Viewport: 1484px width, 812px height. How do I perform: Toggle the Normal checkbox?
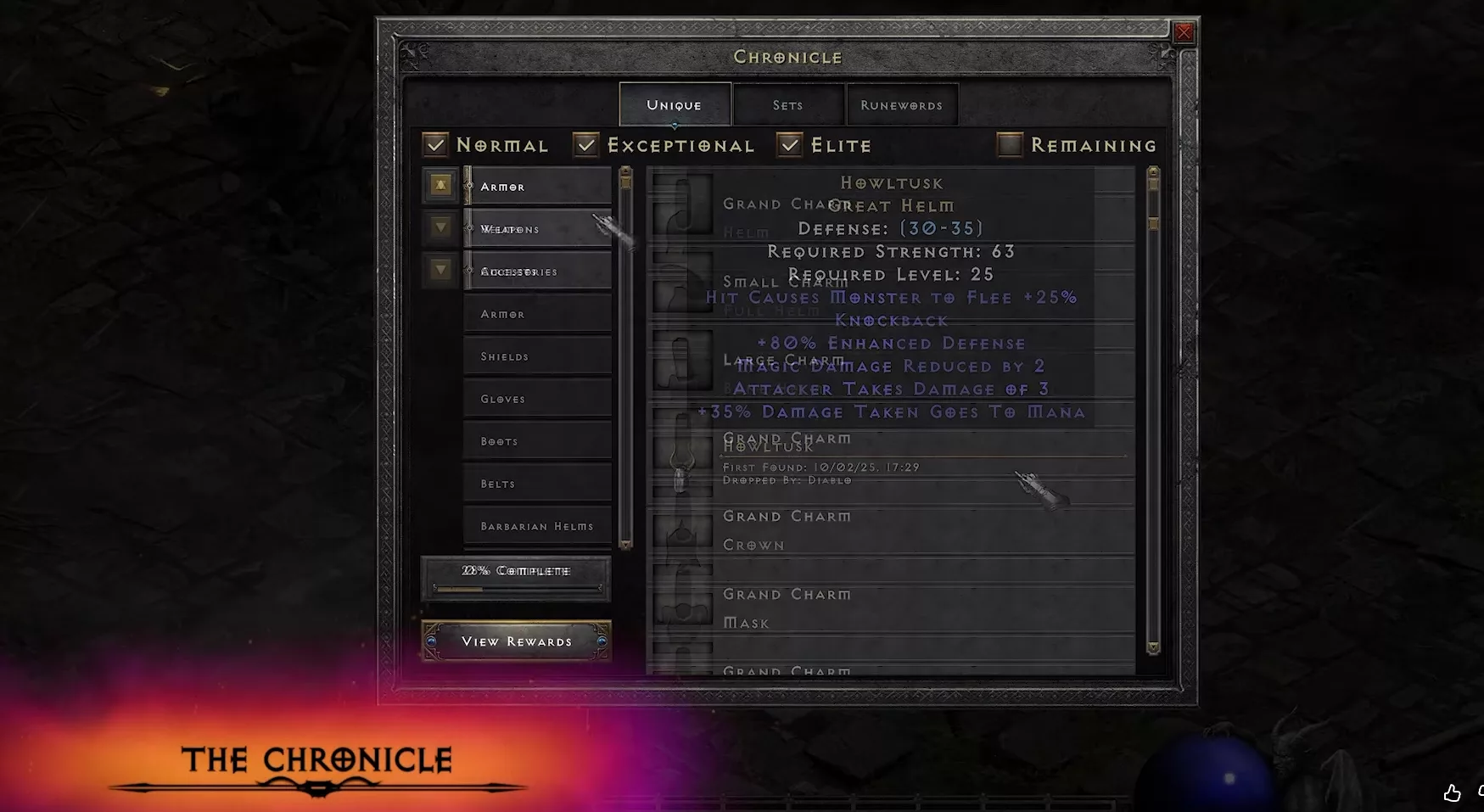[436, 145]
